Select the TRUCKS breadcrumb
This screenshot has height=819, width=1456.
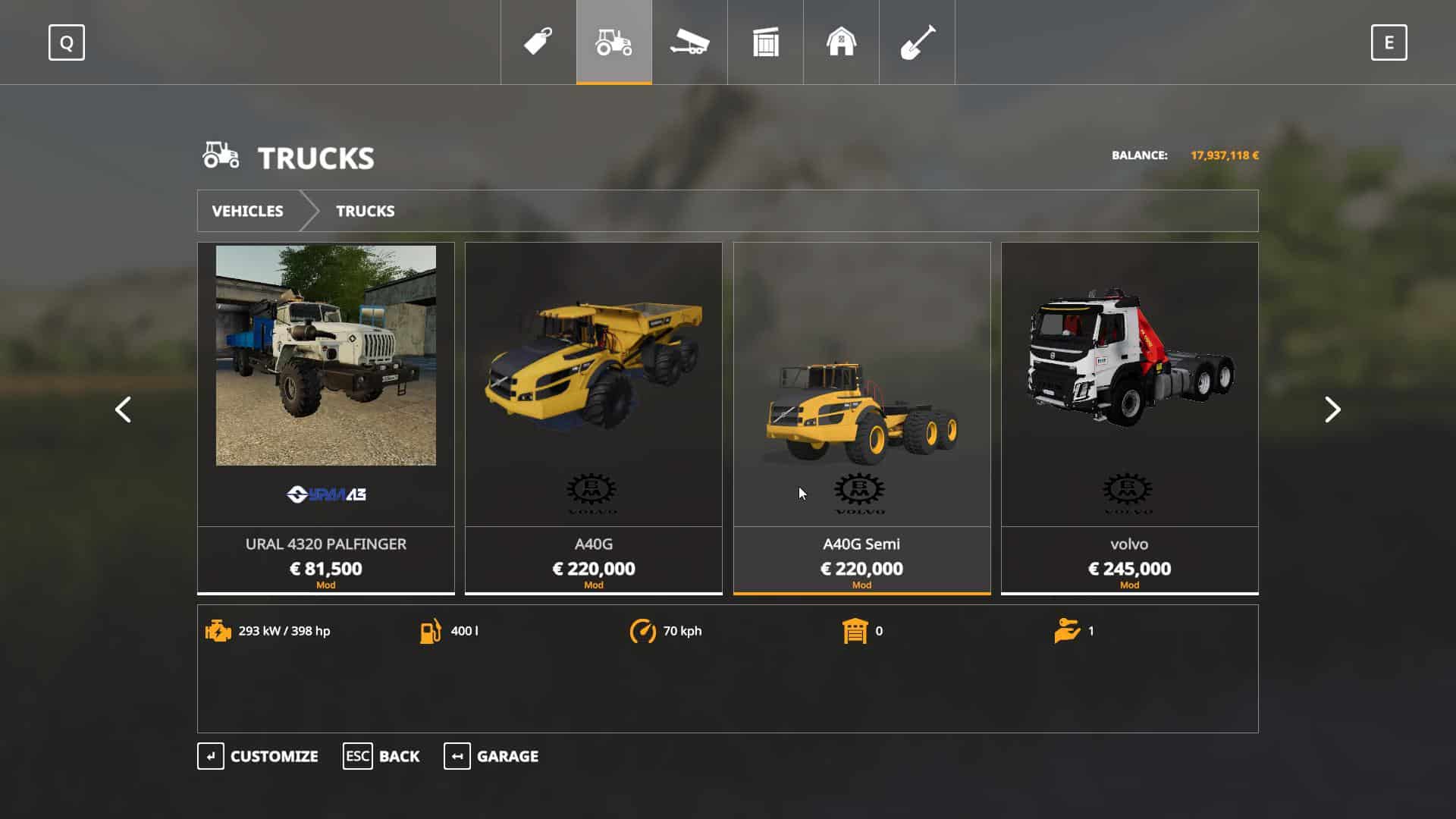pos(365,211)
